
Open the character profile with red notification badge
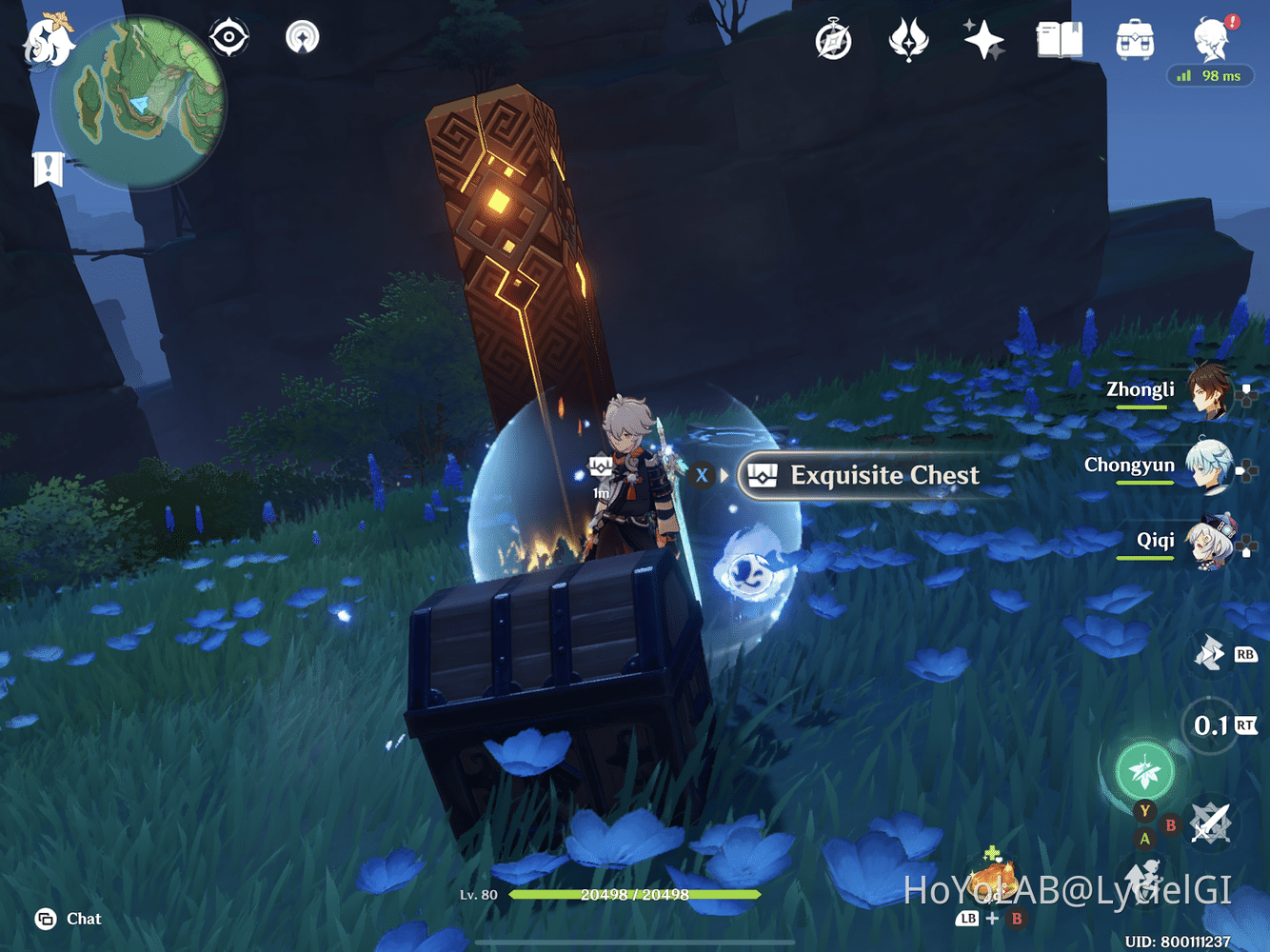click(1211, 38)
